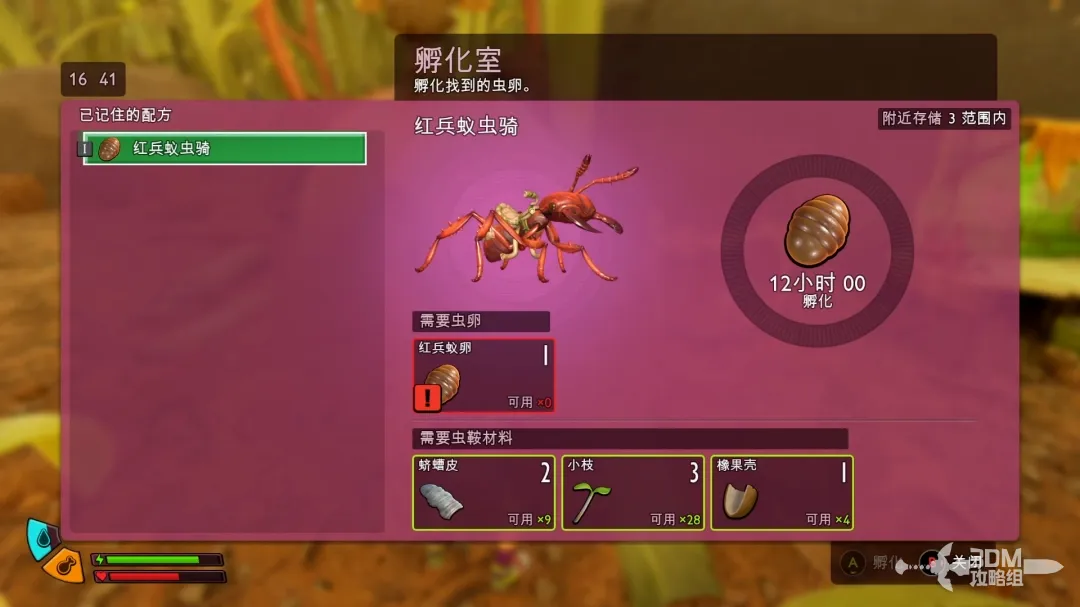This screenshot has width=1080, height=607.
Task: Select the 橡果壳 acorn shell slot
Action: (781, 492)
